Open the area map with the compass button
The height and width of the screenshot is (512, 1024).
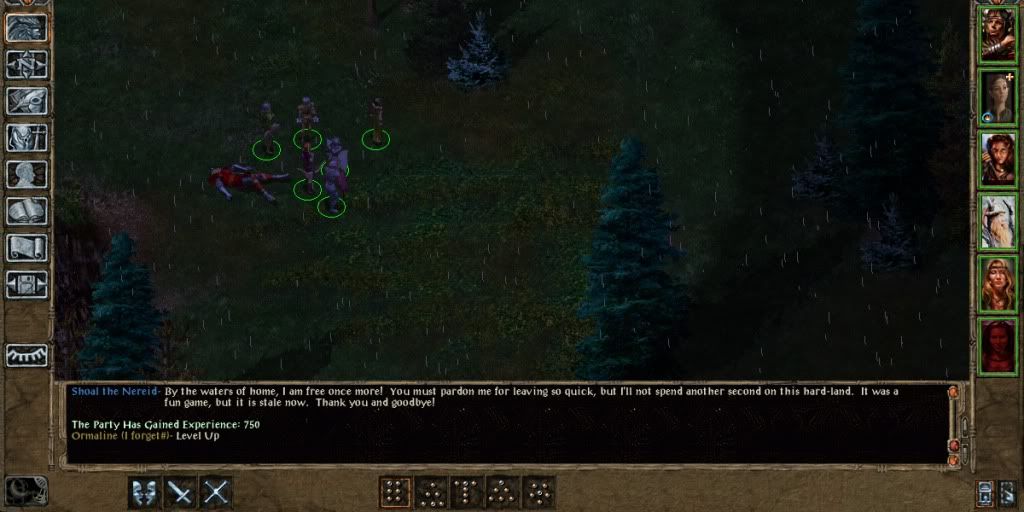27,64
